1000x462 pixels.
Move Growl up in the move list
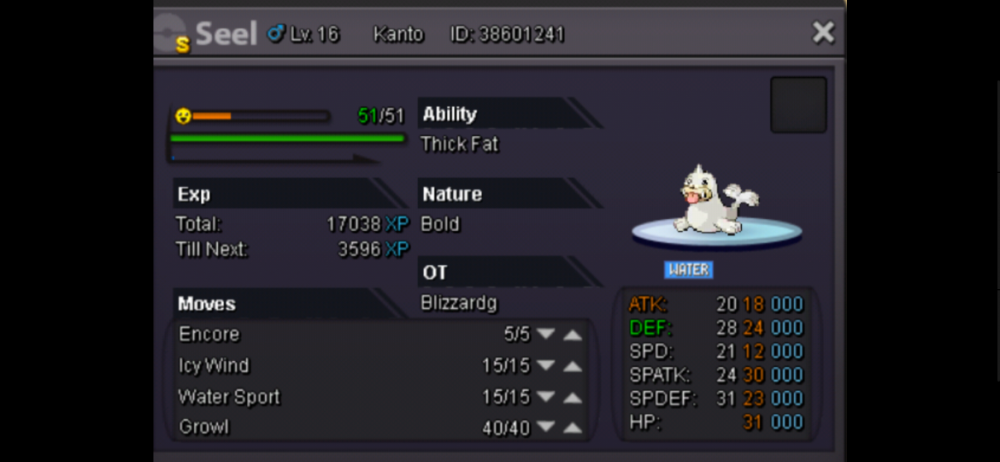click(572, 428)
